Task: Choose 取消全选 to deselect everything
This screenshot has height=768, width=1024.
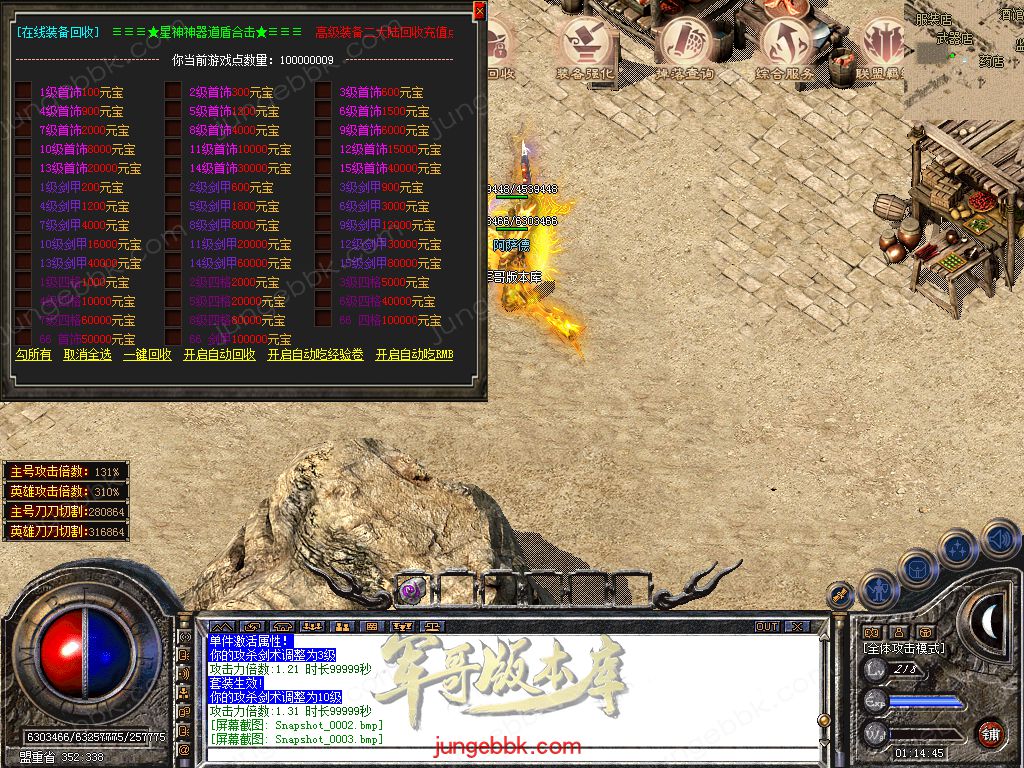Action: (x=88, y=355)
